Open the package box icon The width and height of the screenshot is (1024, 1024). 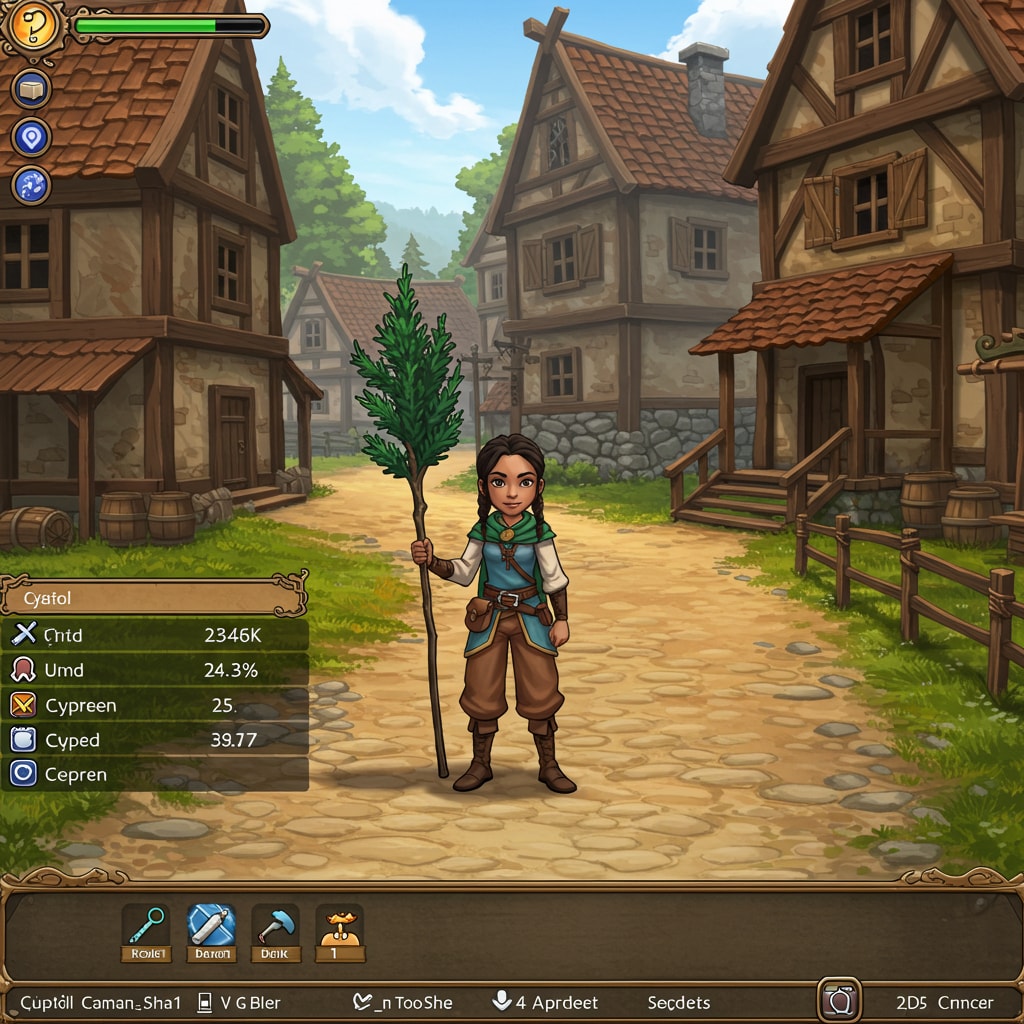pos(31,89)
